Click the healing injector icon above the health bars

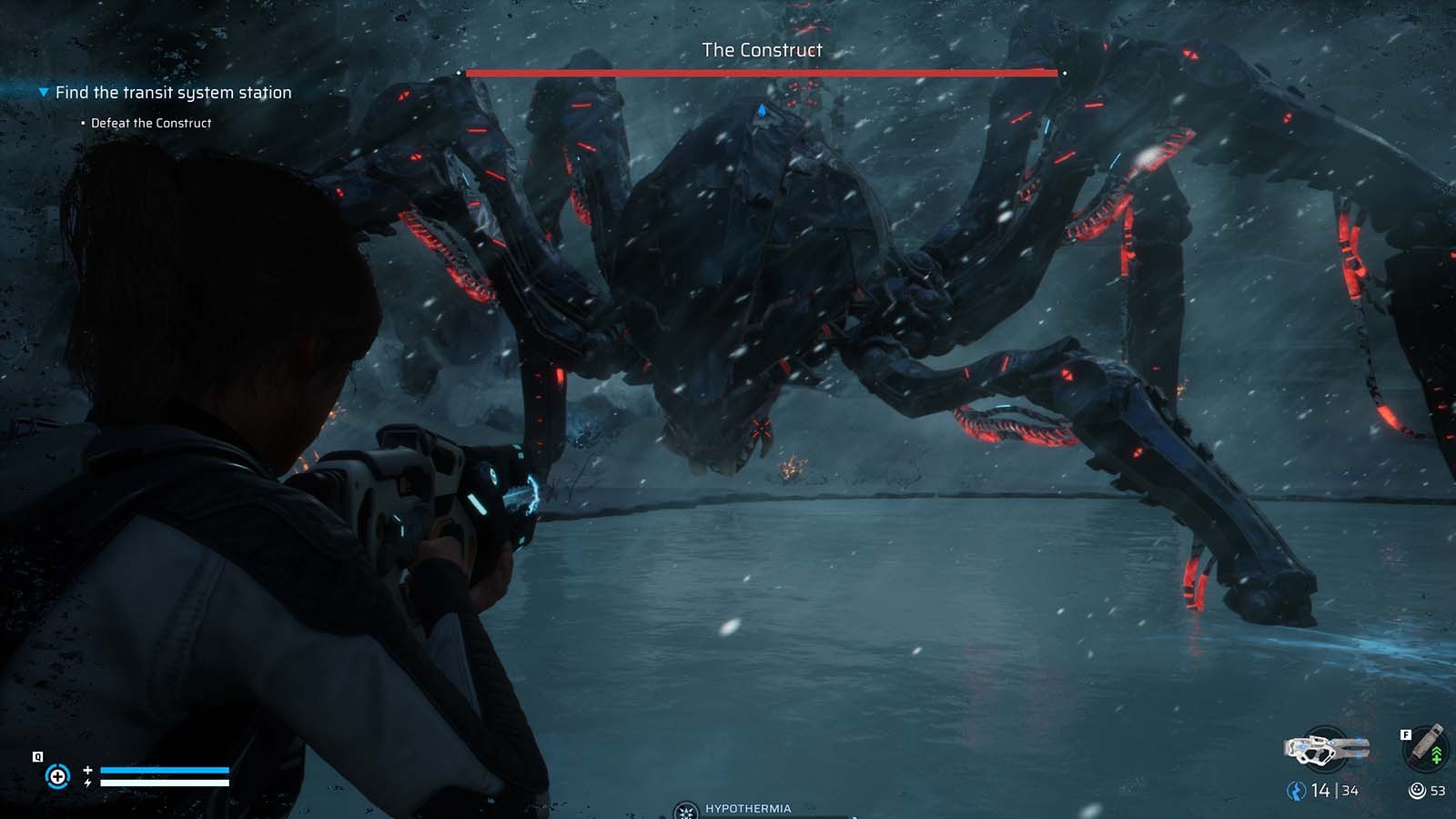[x=58, y=776]
